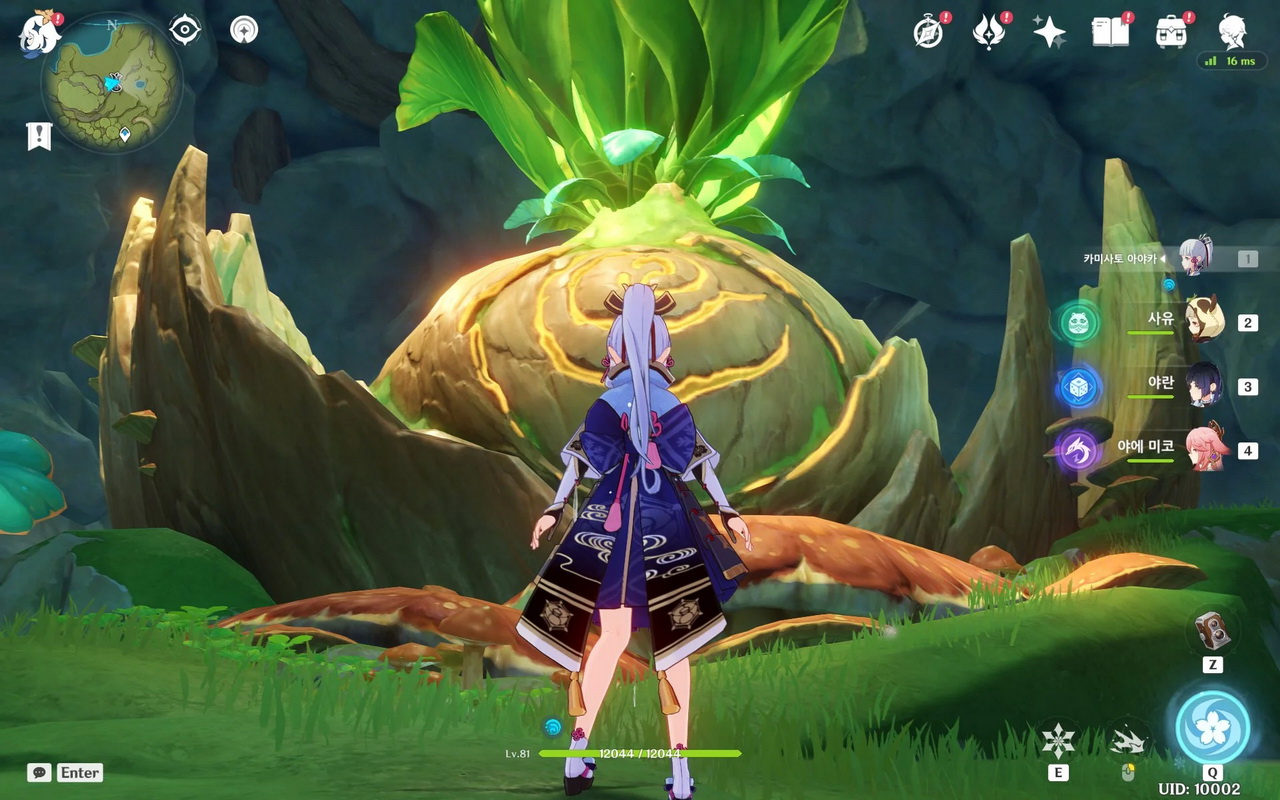
Task: Open the inventory backpack
Action: [x=1171, y=32]
